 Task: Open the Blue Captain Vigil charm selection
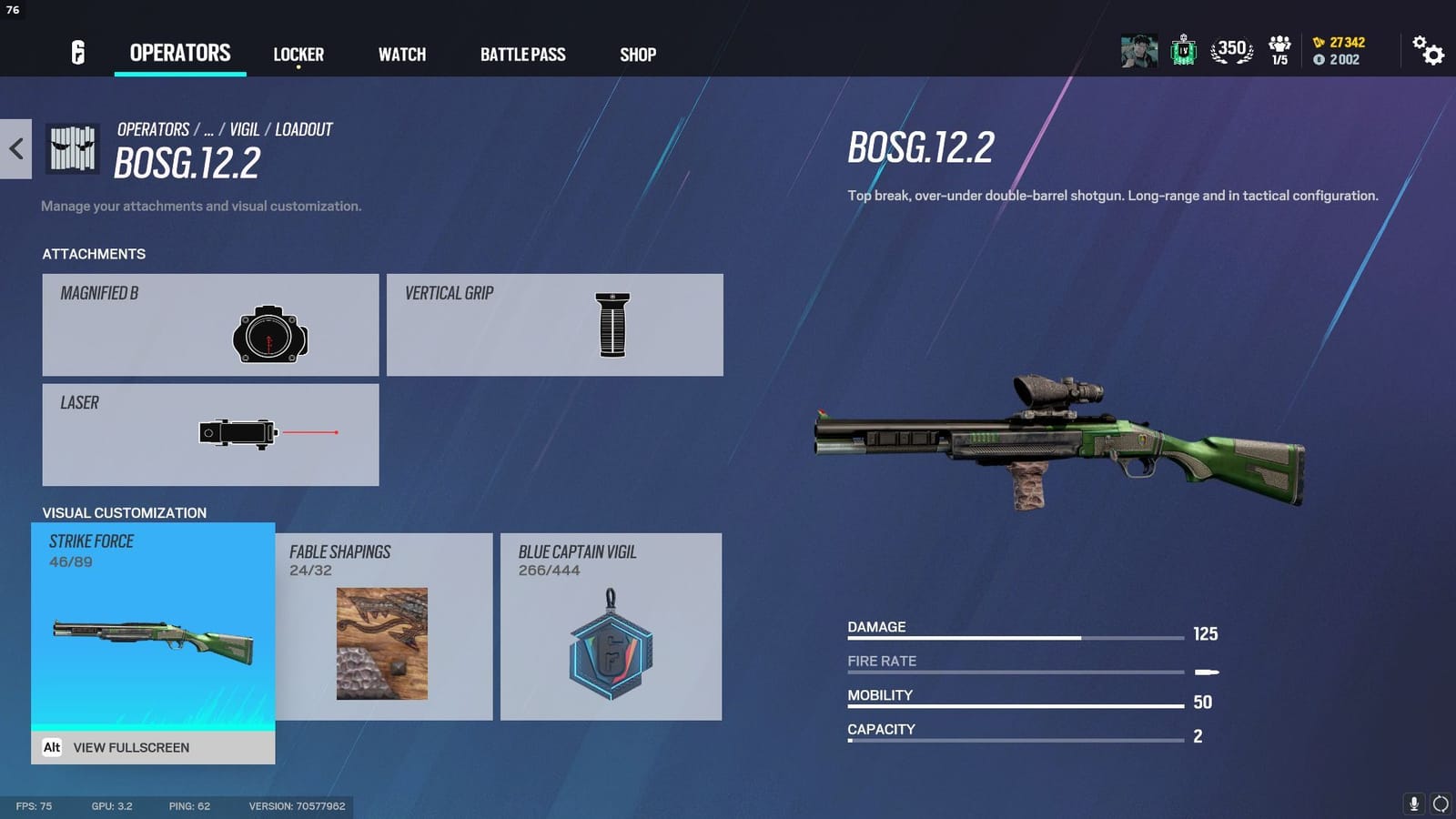tap(611, 628)
